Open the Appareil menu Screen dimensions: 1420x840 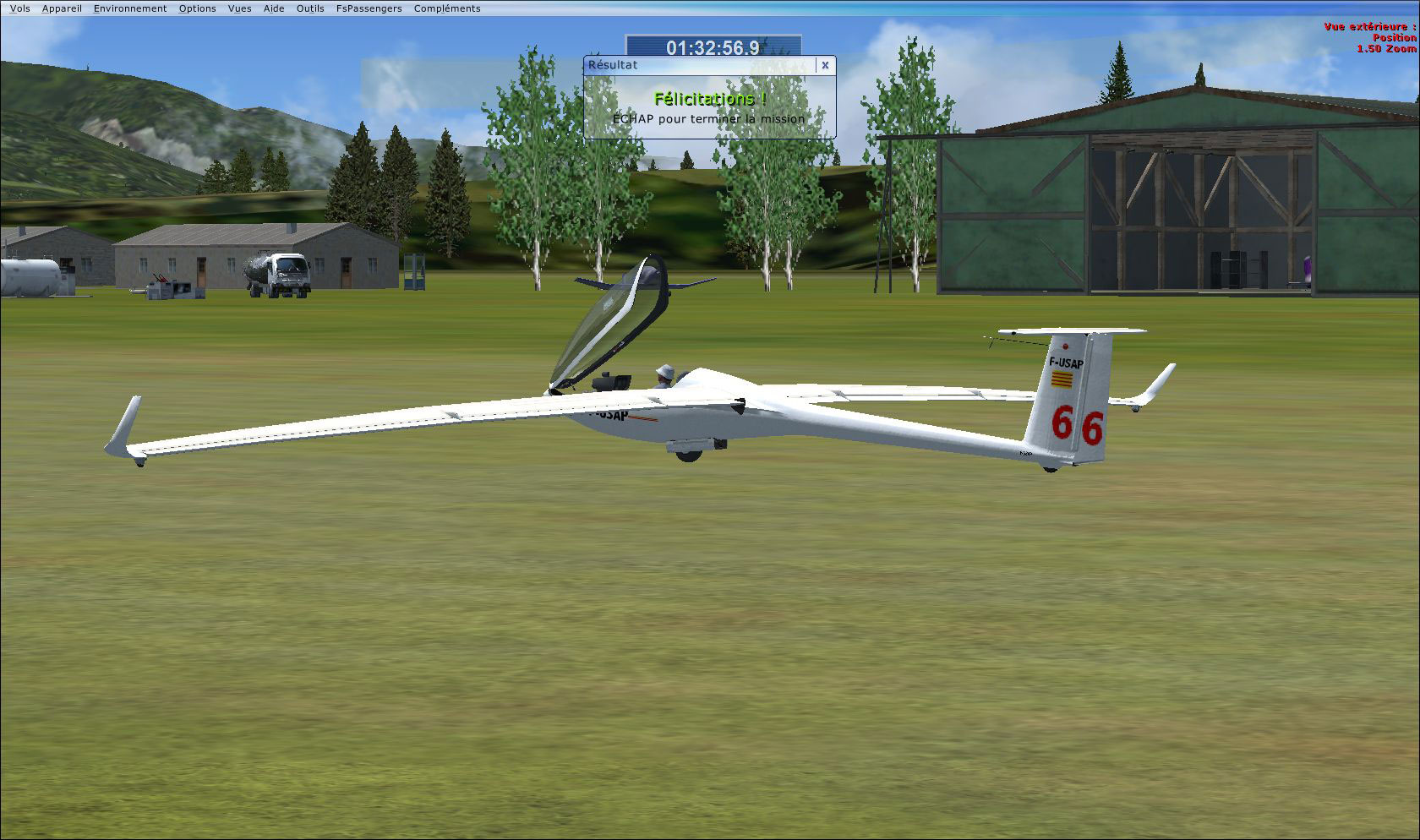tap(62, 8)
